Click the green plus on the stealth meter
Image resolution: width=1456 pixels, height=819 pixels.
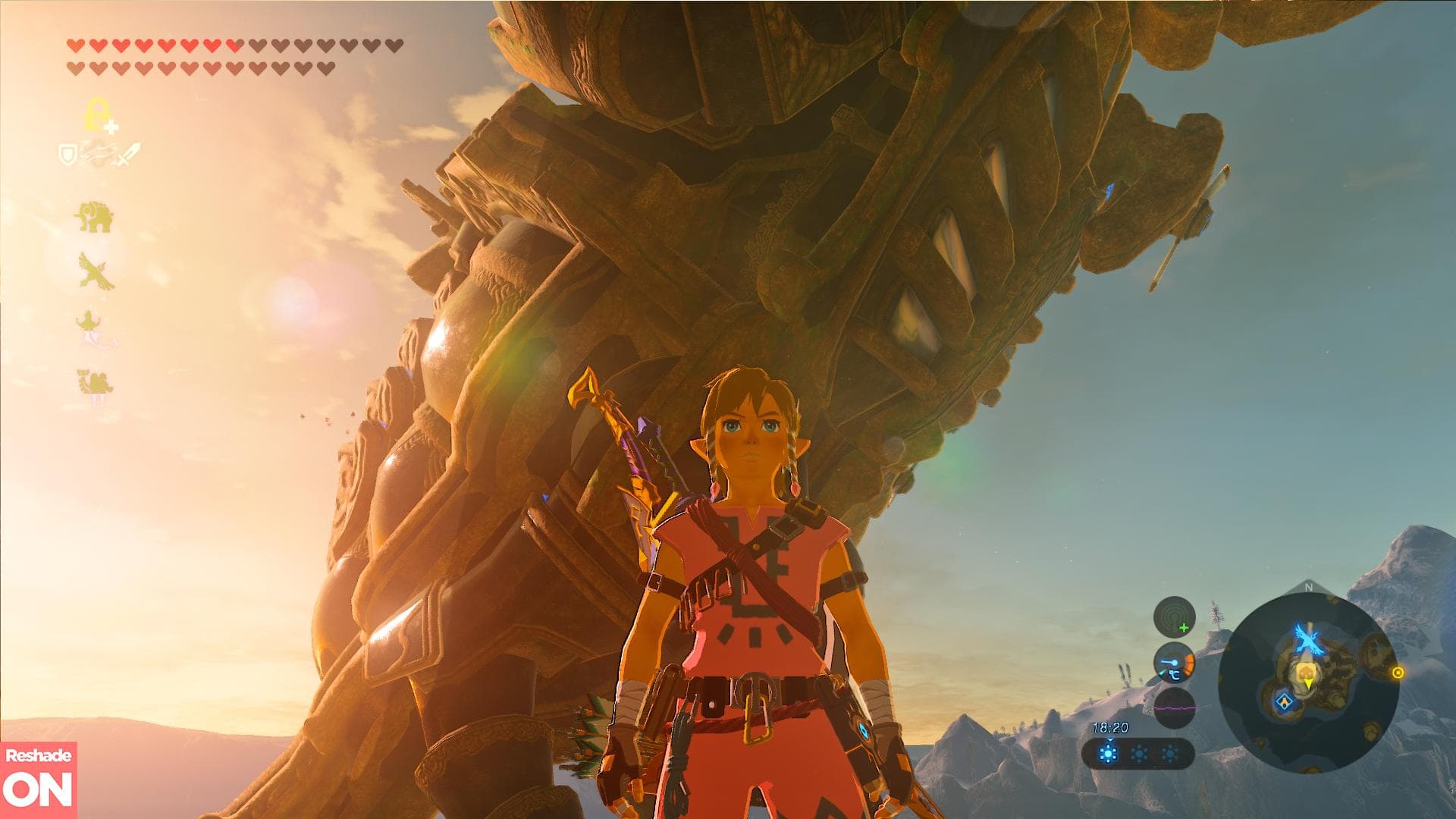point(1184,628)
